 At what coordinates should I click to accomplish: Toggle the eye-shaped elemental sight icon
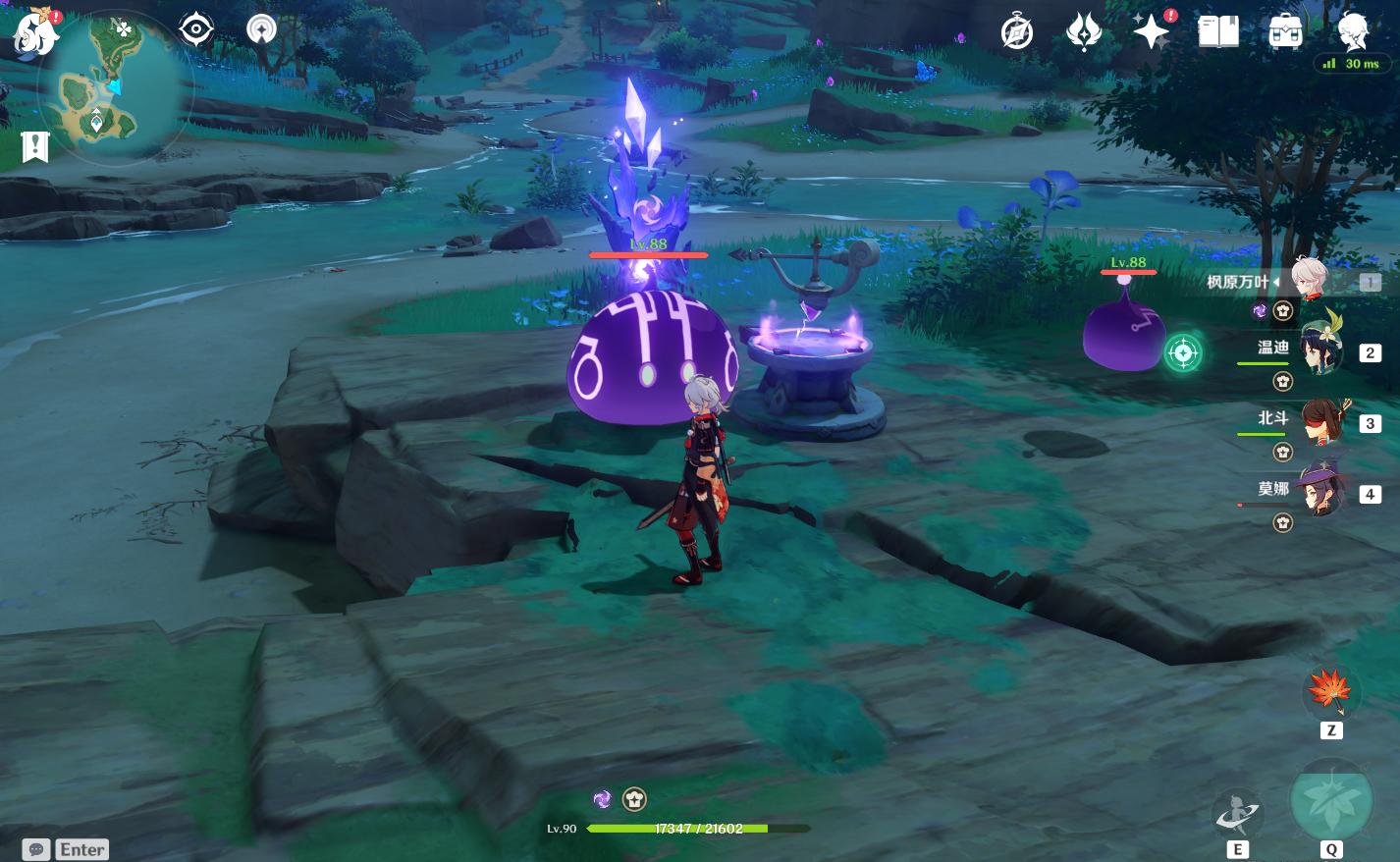[196, 29]
